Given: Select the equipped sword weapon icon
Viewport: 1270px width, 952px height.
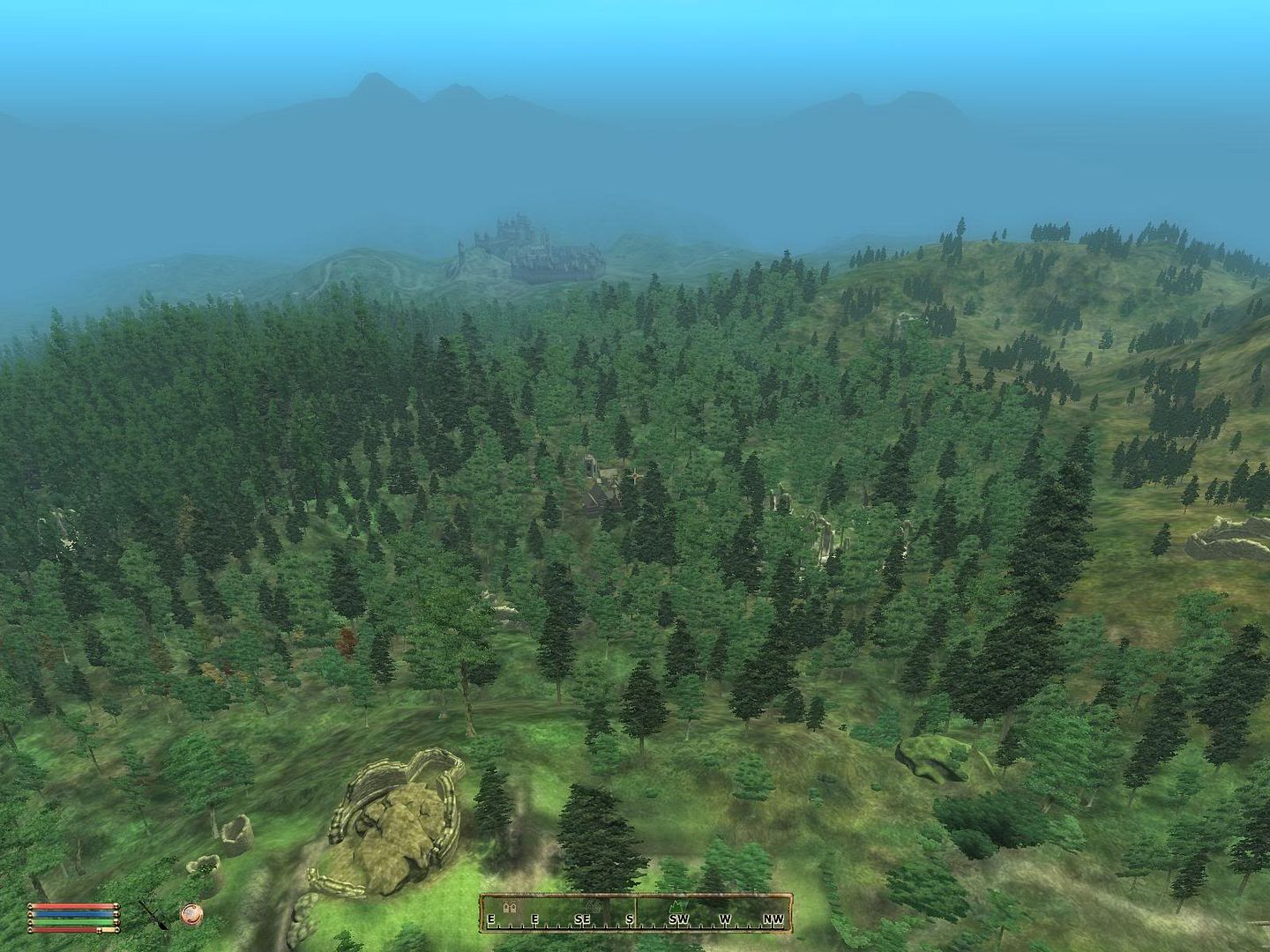Looking at the screenshot, I should click(x=153, y=915).
